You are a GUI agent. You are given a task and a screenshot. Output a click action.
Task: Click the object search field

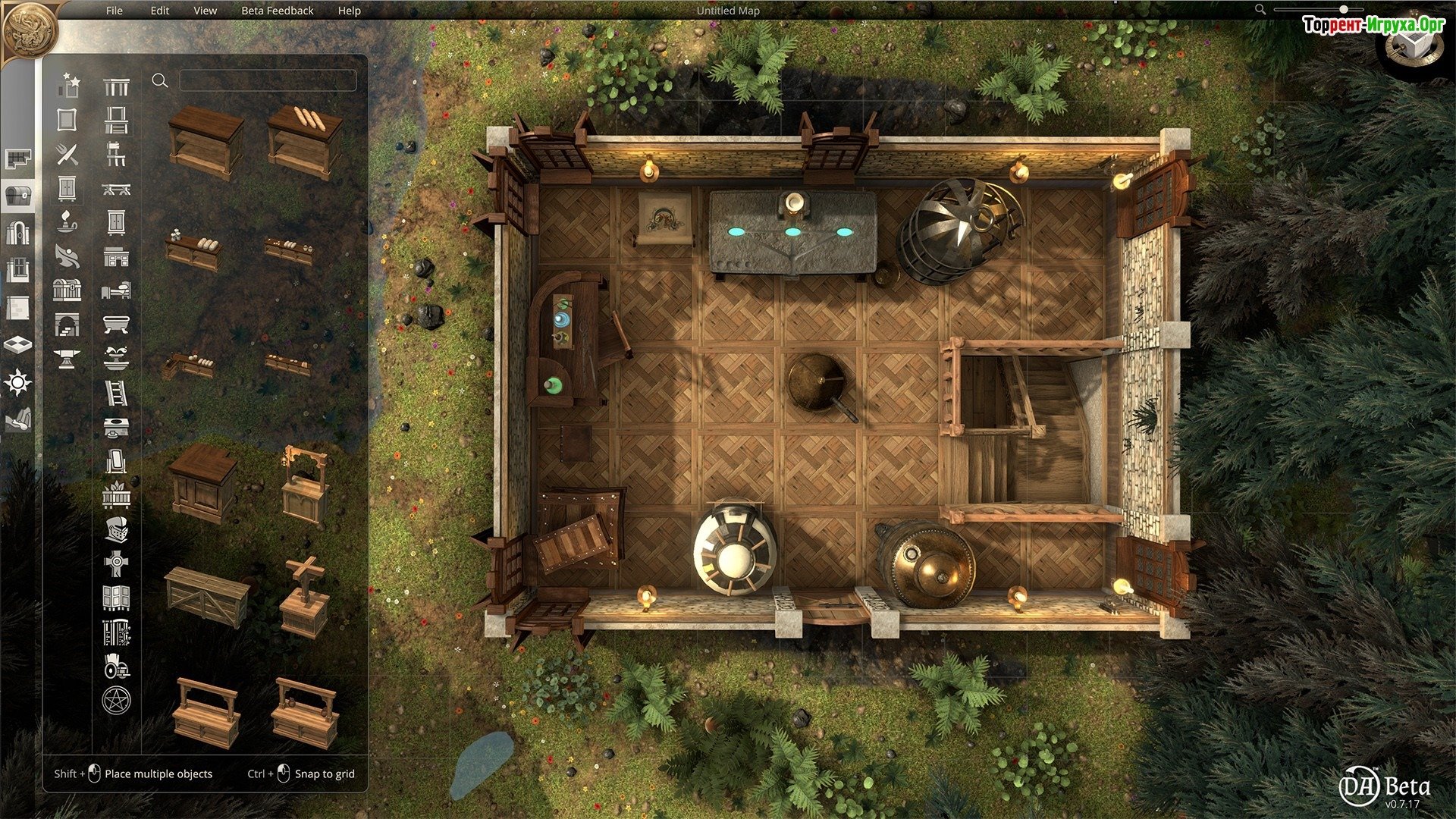point(268,80)
